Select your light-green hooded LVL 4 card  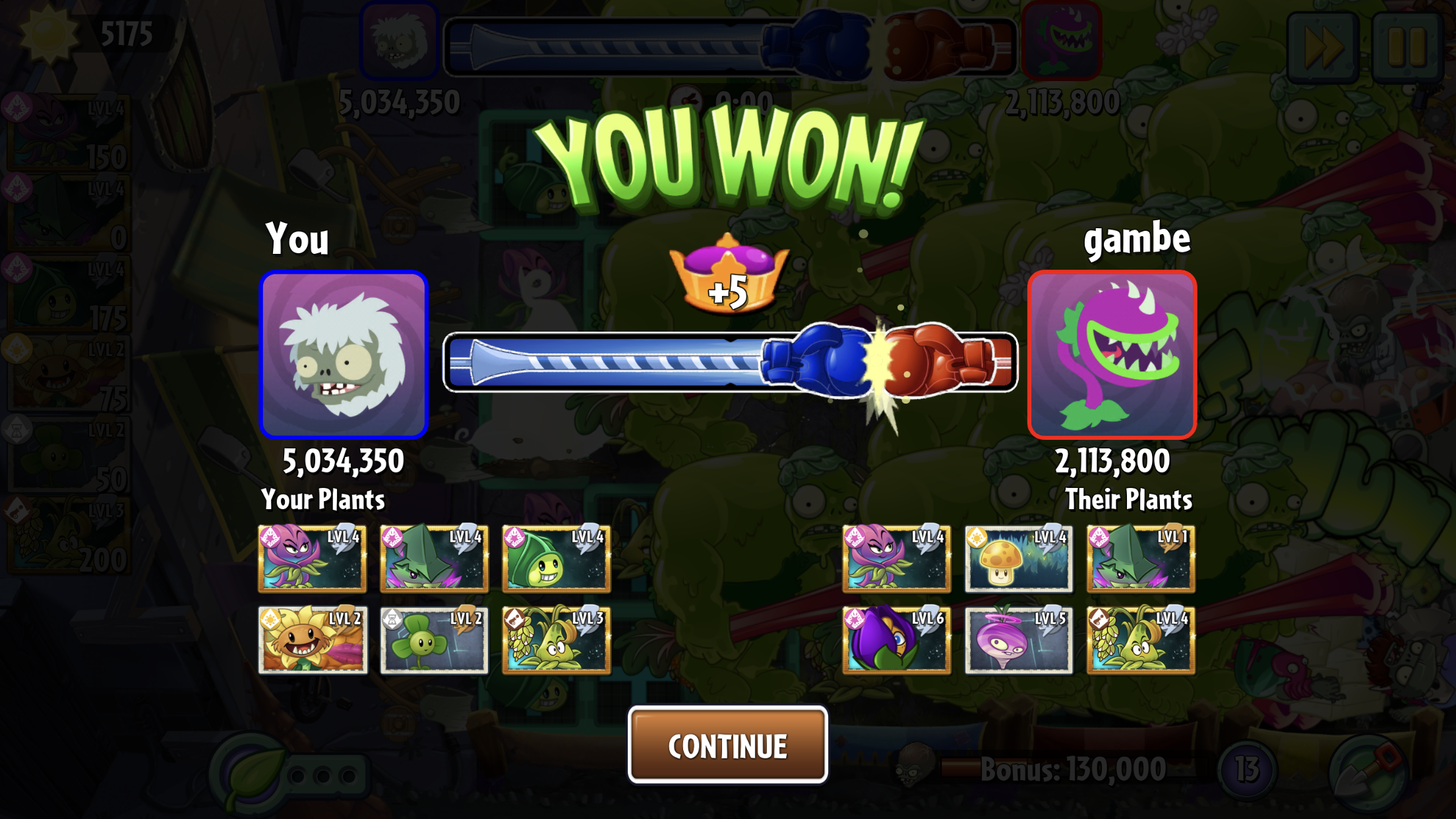(x=556, y=559)
